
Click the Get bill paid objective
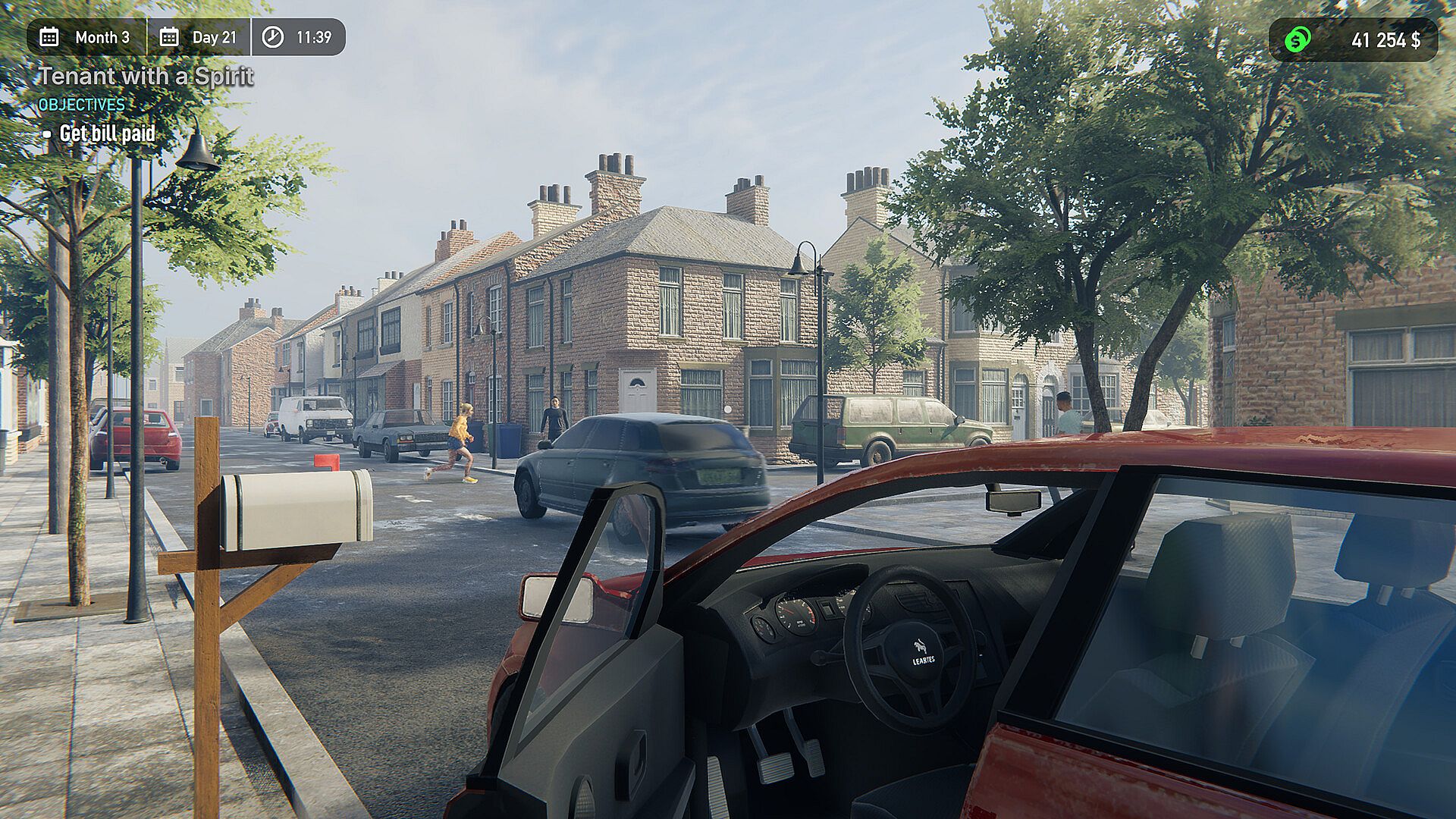coord(107,134)
